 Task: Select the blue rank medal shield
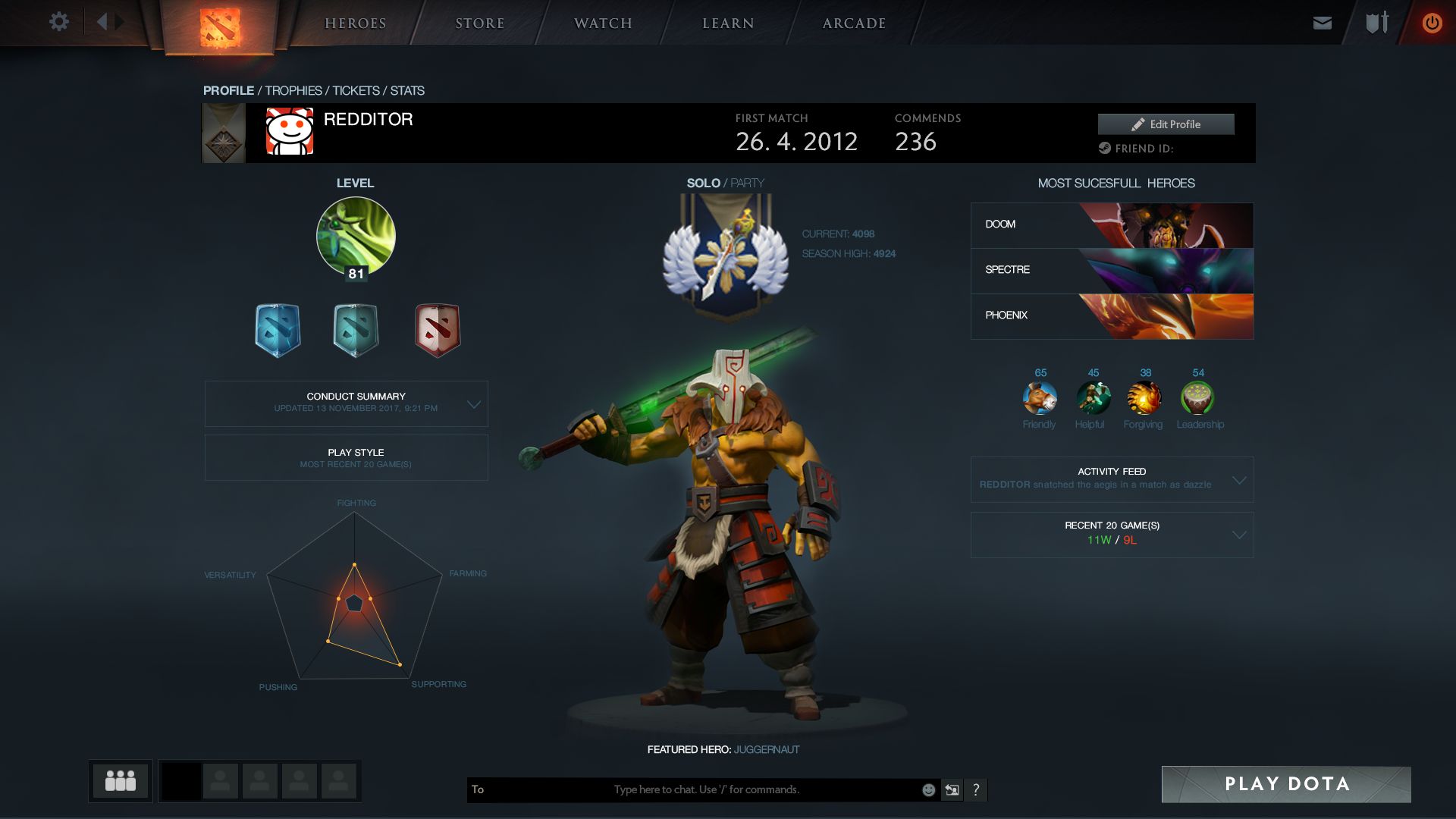tap(278, 329)
